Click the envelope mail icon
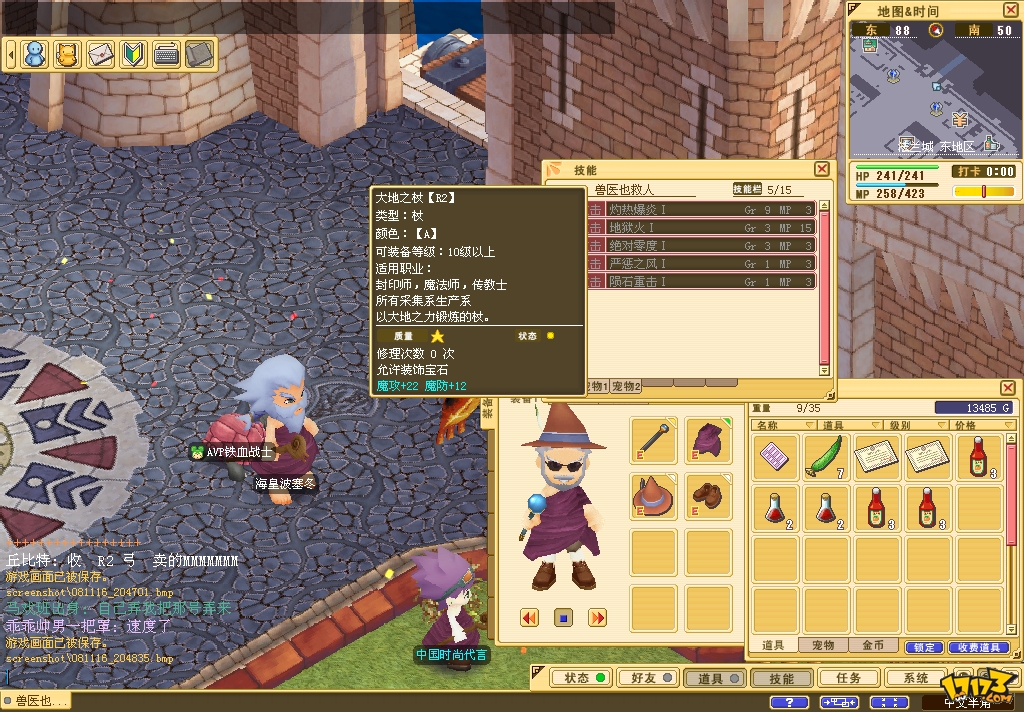Image resolution: width=1024 pixels, height=712 pixels. pos(101,53)
